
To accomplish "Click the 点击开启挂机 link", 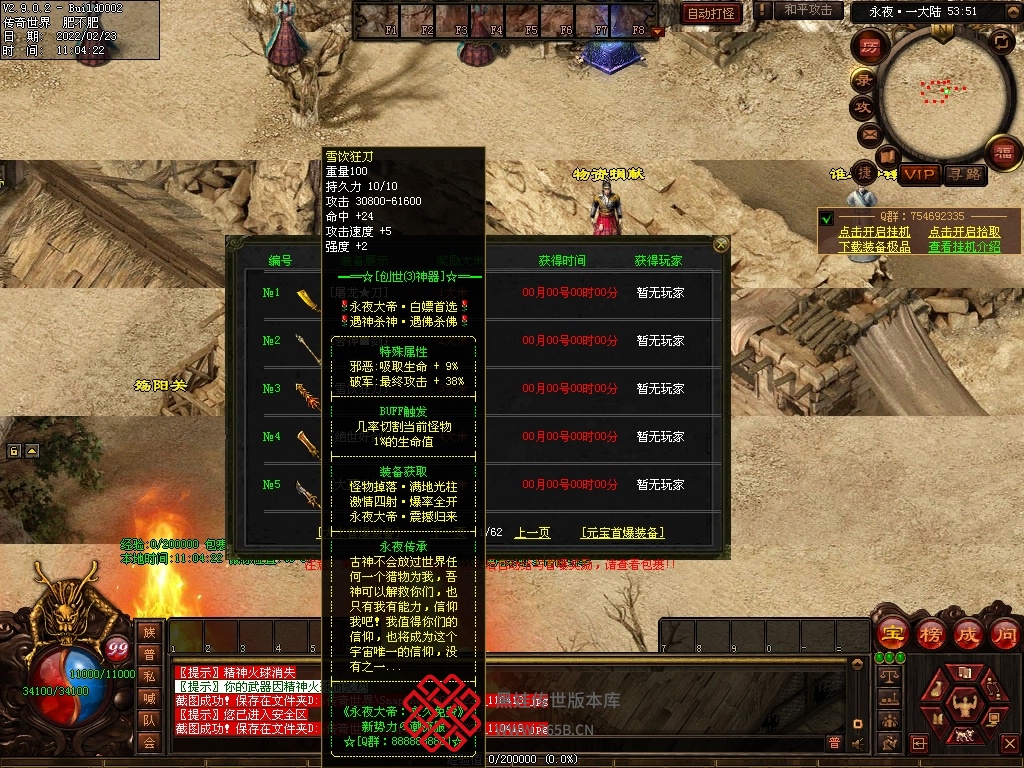I will tap(875, 232).
